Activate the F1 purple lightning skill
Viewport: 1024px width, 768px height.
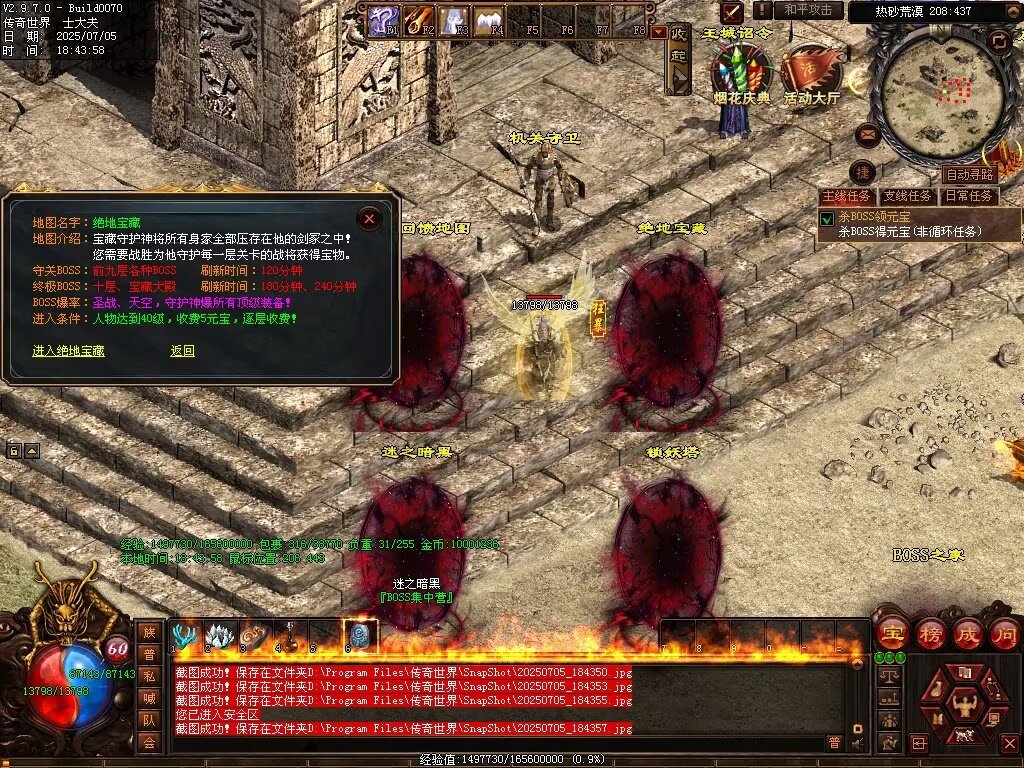click(x=383, y=20)
